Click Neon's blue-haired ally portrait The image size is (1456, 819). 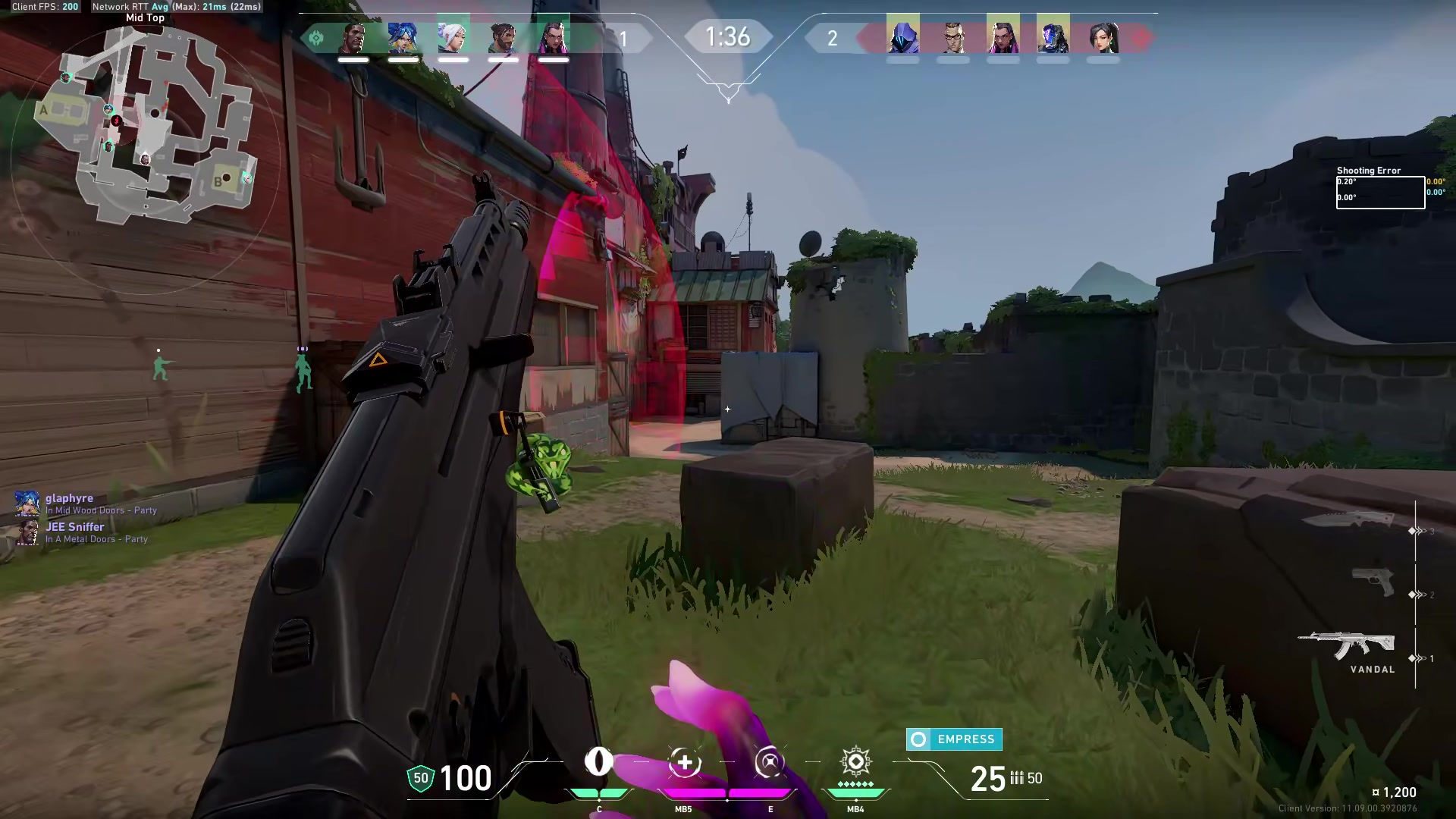pos(404,36)
